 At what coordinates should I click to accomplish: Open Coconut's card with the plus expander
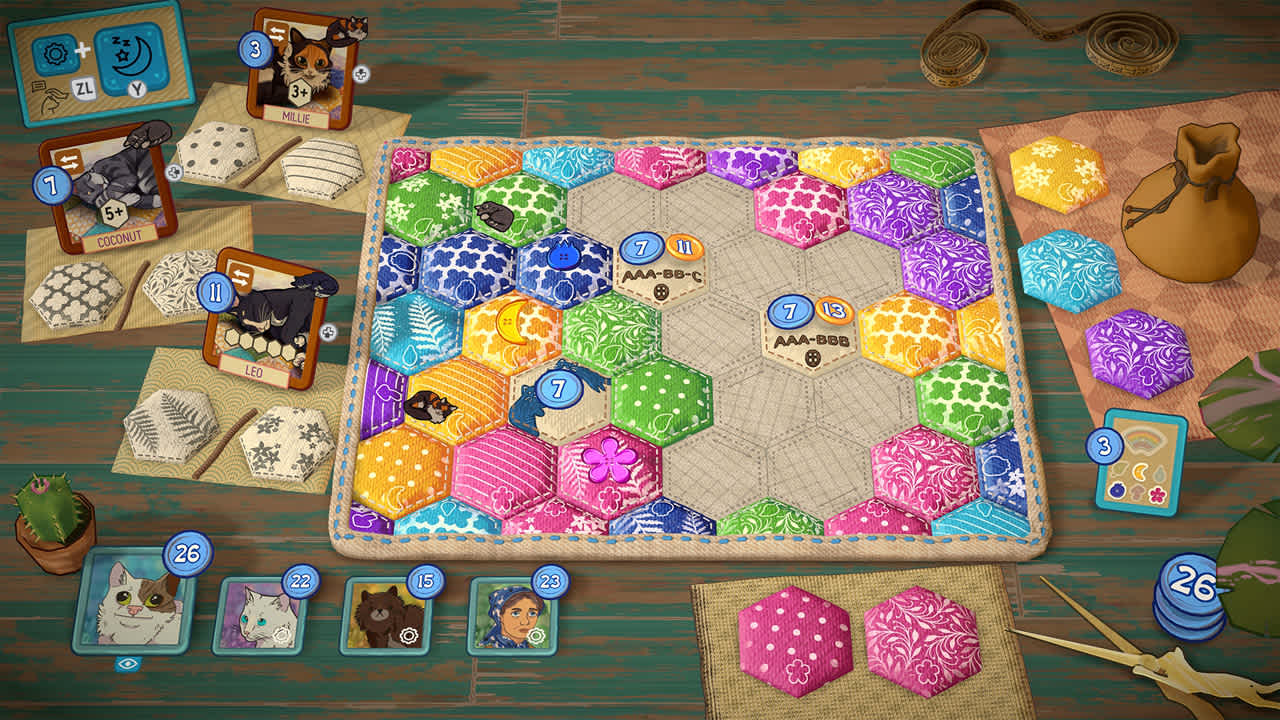[x=173, y=171]
